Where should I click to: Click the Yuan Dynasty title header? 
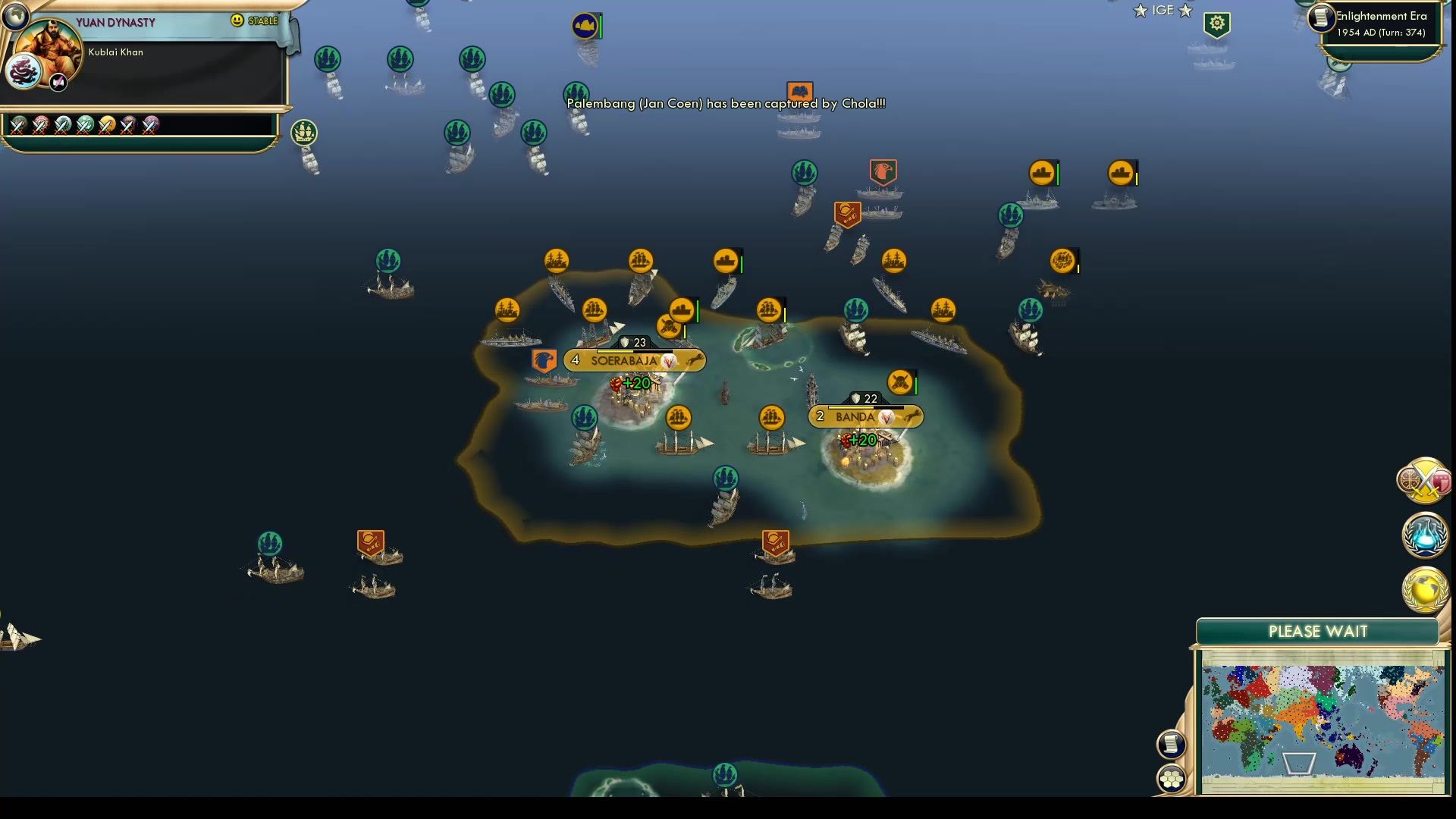pos(114,23)
